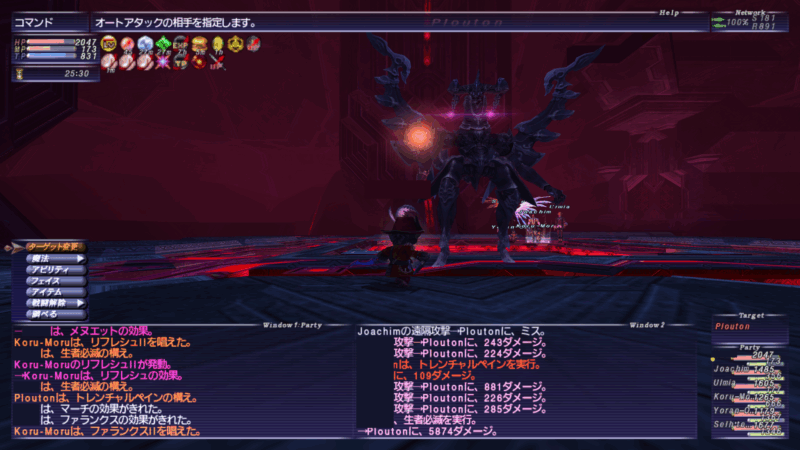This screenshot has width=800, height=450.
Task: Click the green crystal status icon
Action: (163, 43)
